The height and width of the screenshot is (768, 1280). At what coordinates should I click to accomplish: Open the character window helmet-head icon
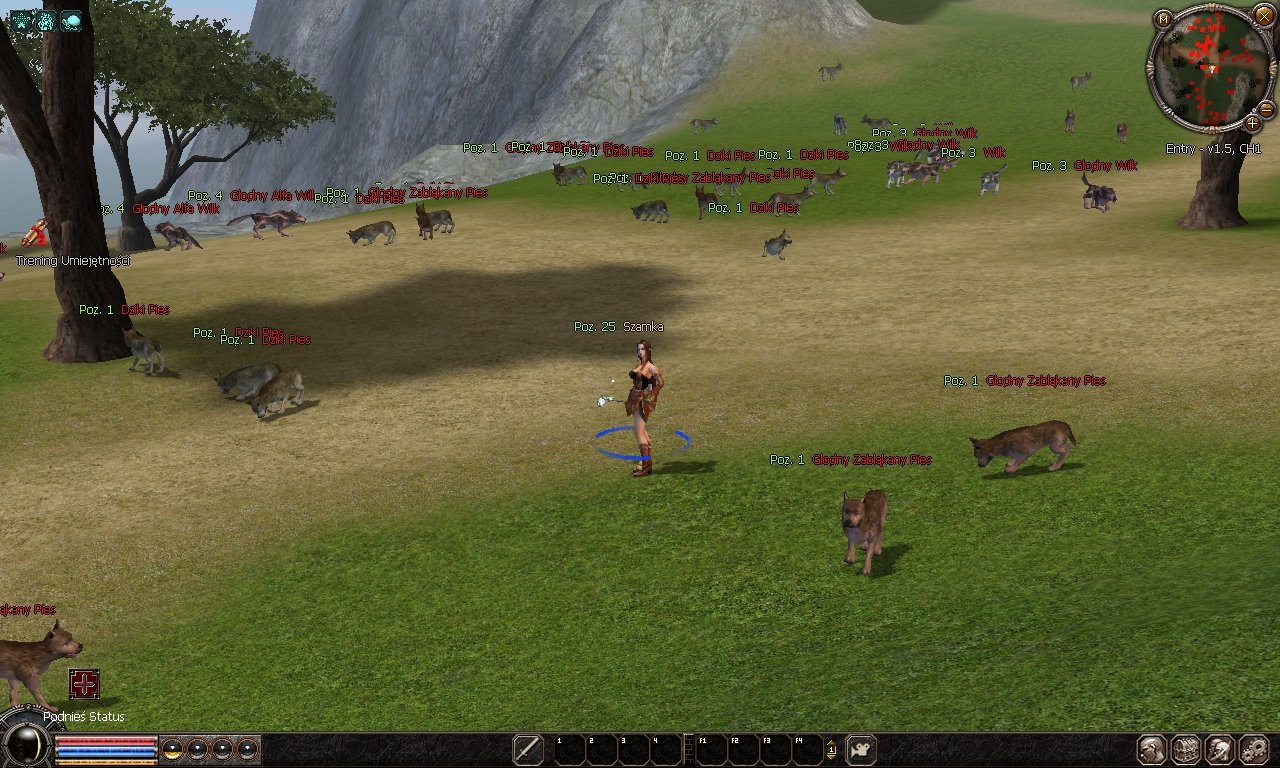tap(1152, 749)
